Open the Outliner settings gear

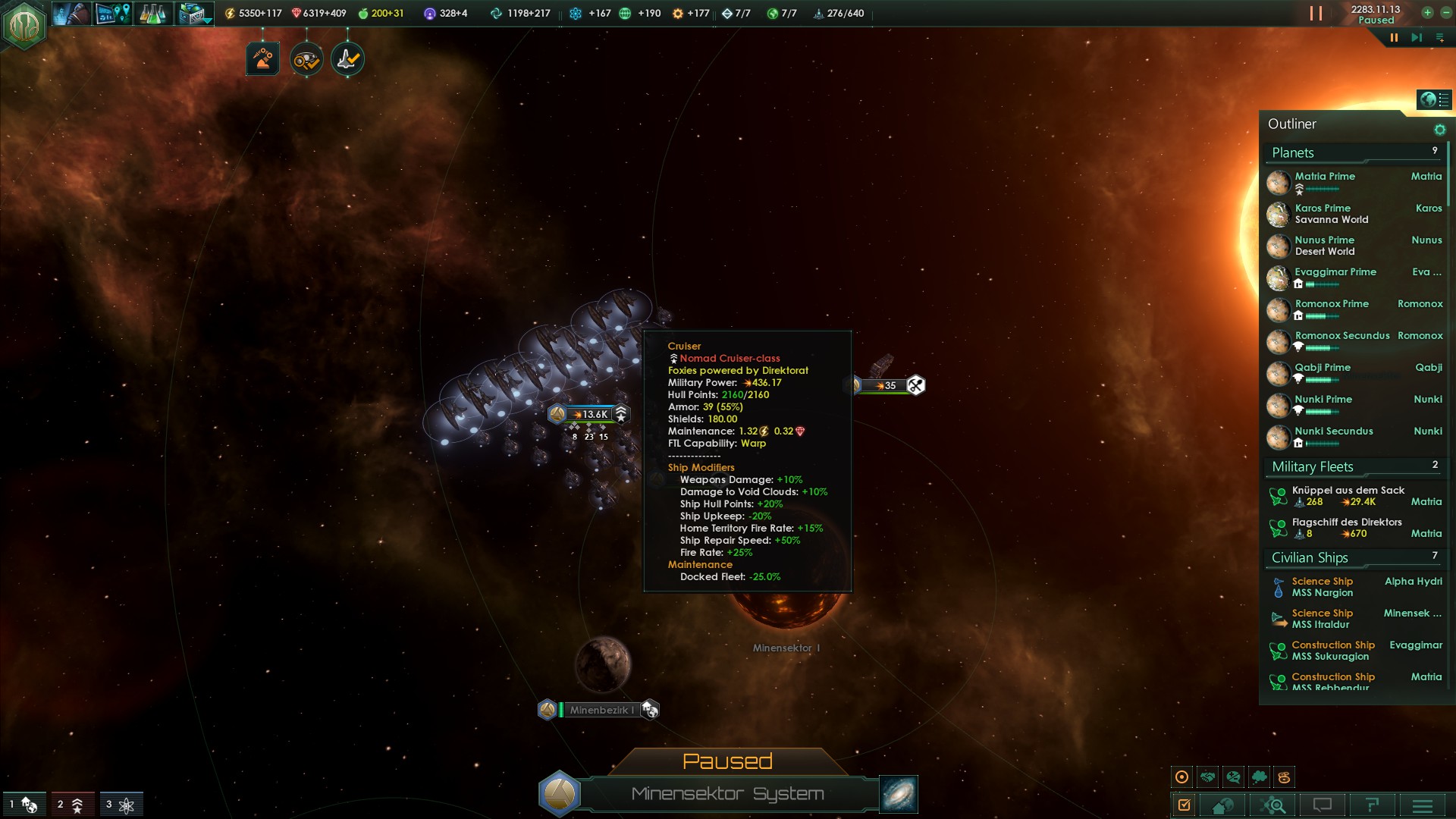coord(1439,130)
